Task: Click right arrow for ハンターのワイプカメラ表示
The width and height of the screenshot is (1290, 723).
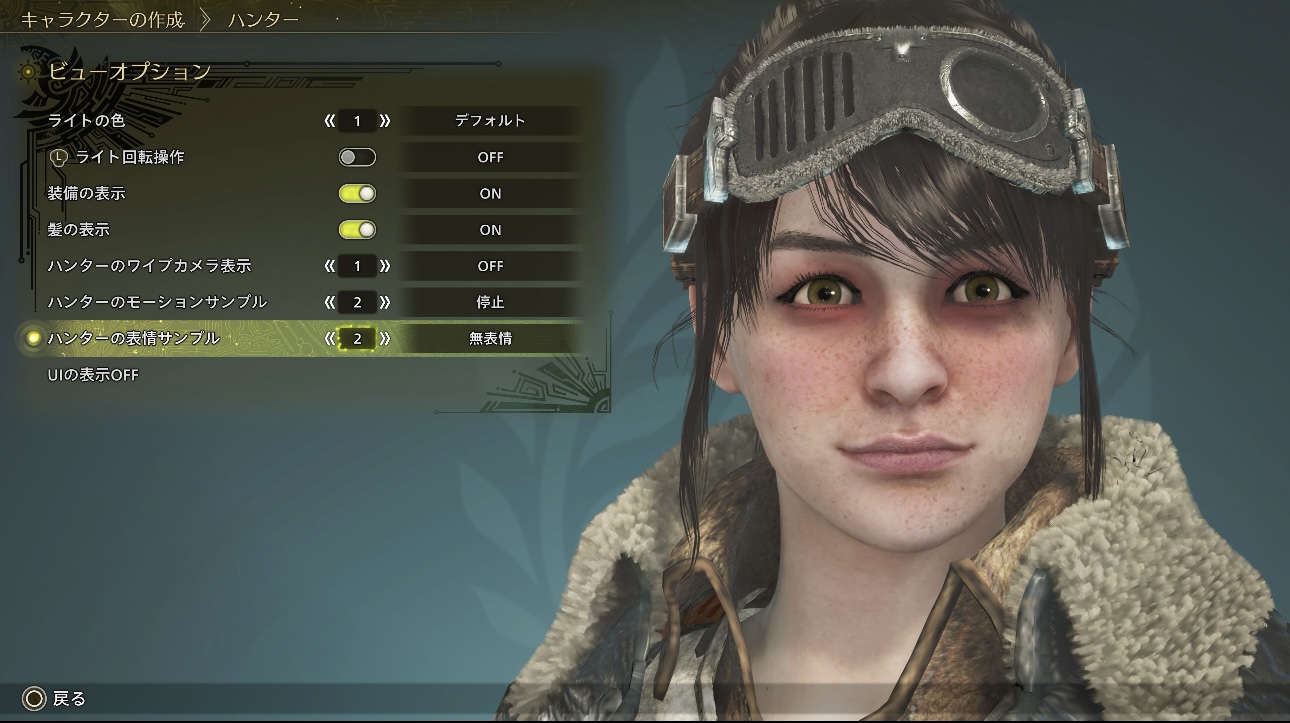Action: click(x=385, y=266)
